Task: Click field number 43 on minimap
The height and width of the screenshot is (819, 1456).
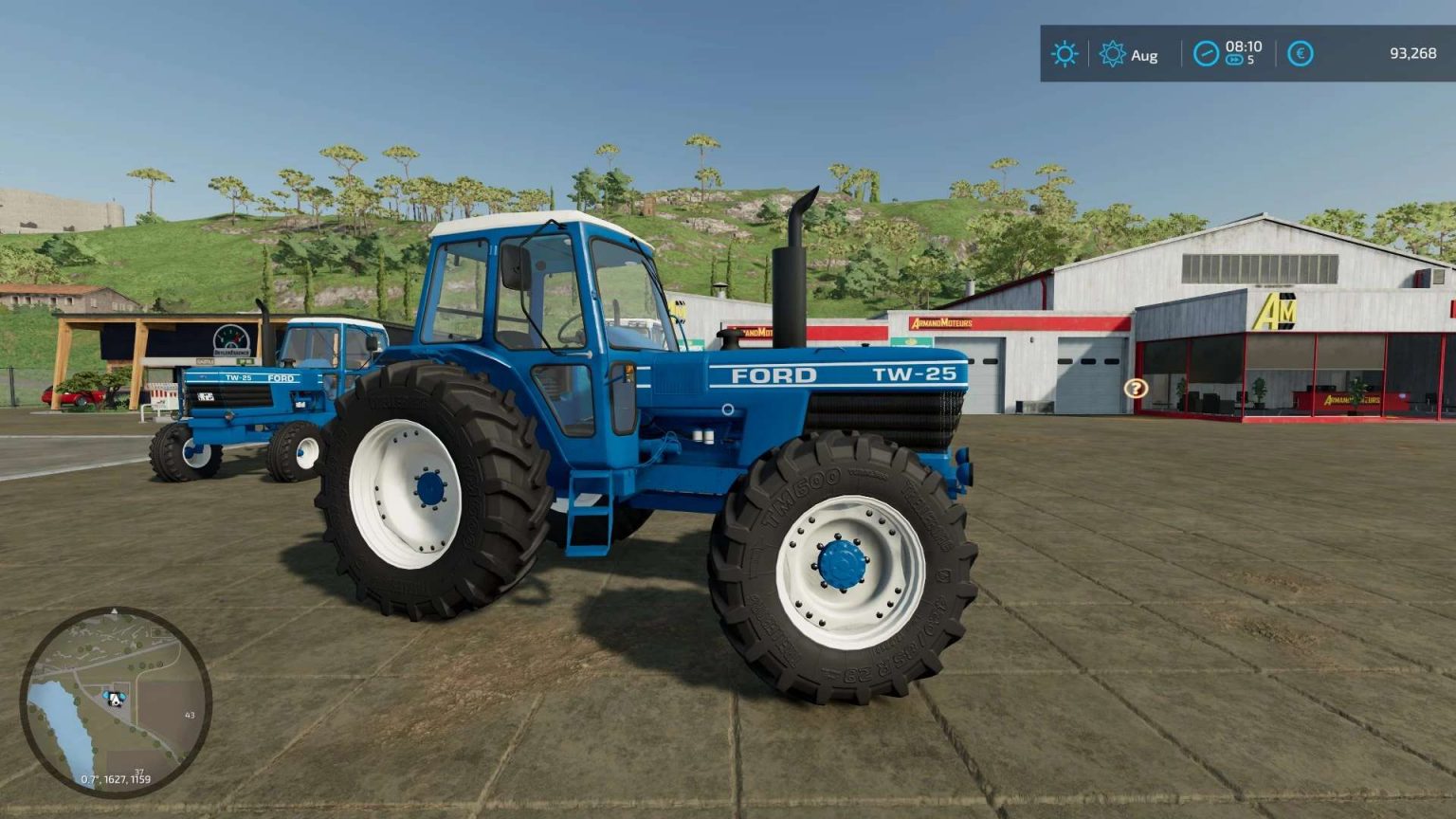Action: pos(190,714)
